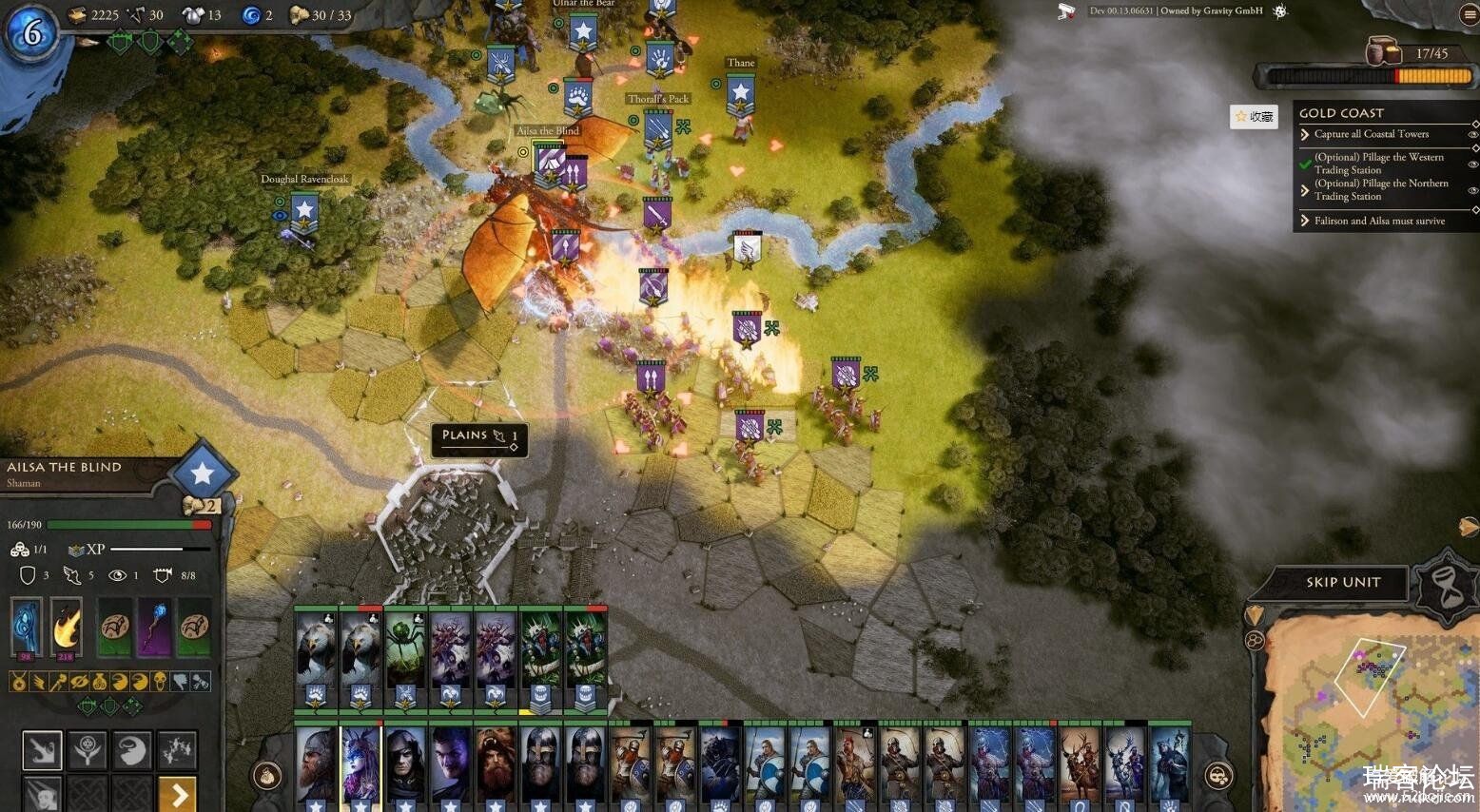Click the Skip Unit button

1342,582
